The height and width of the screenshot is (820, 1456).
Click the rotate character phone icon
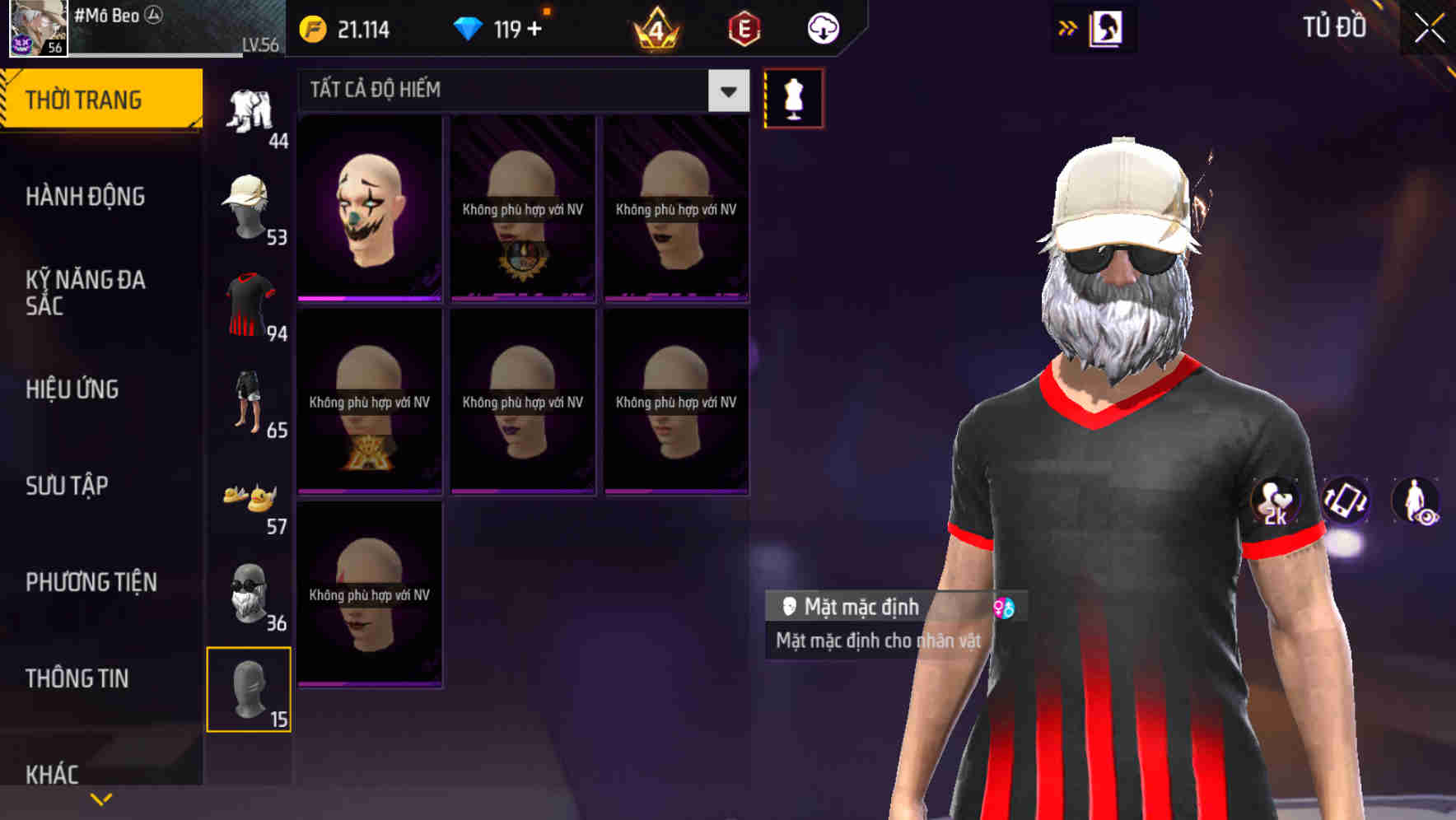pyautogui.click(x=1346, y=501)
